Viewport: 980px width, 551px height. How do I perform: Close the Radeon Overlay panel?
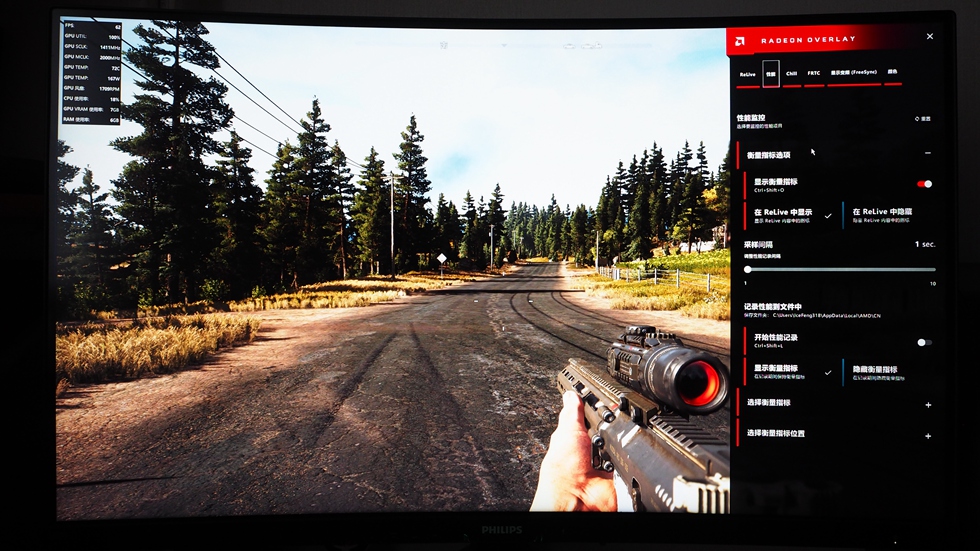(x=930, y=37)
